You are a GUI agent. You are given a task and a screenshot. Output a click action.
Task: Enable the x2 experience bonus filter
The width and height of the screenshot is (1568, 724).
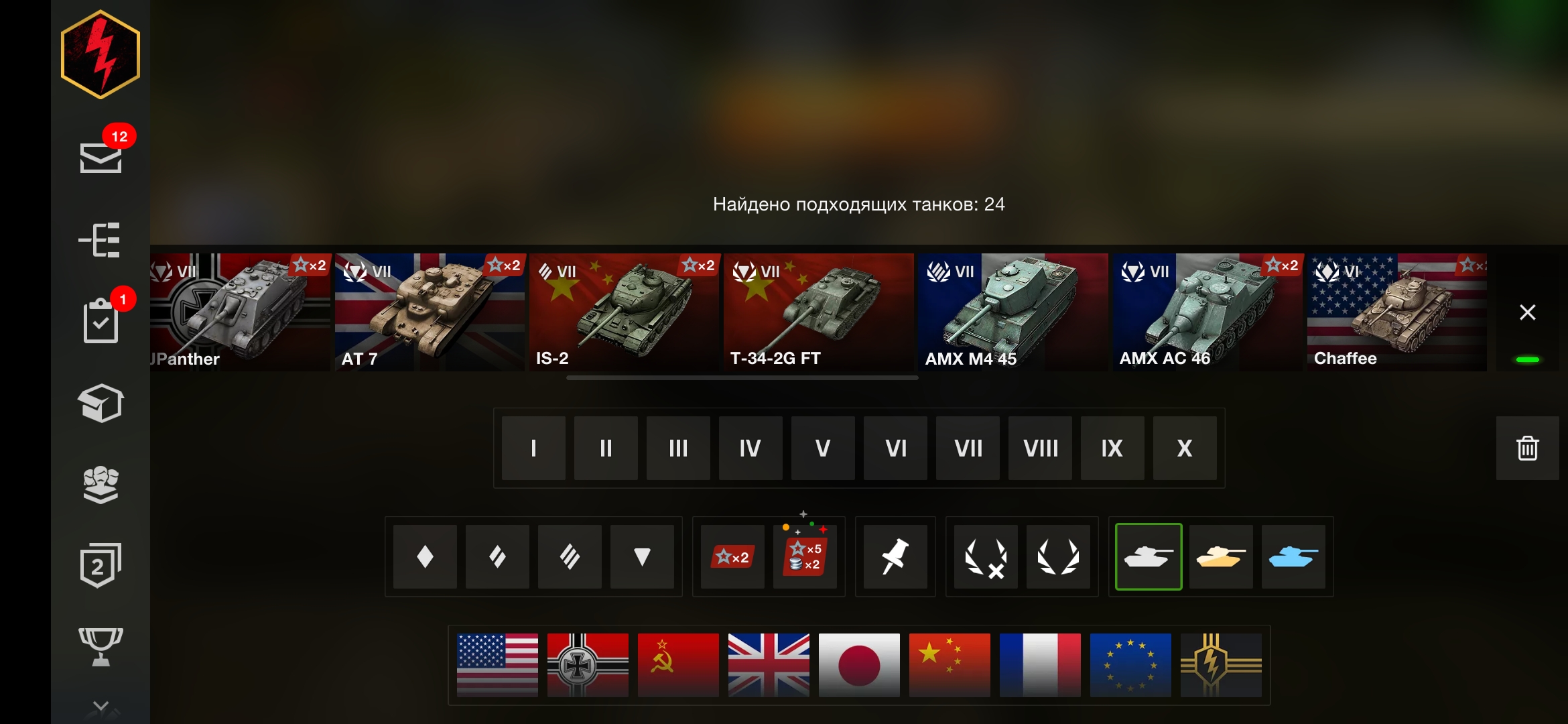[731, 556]
